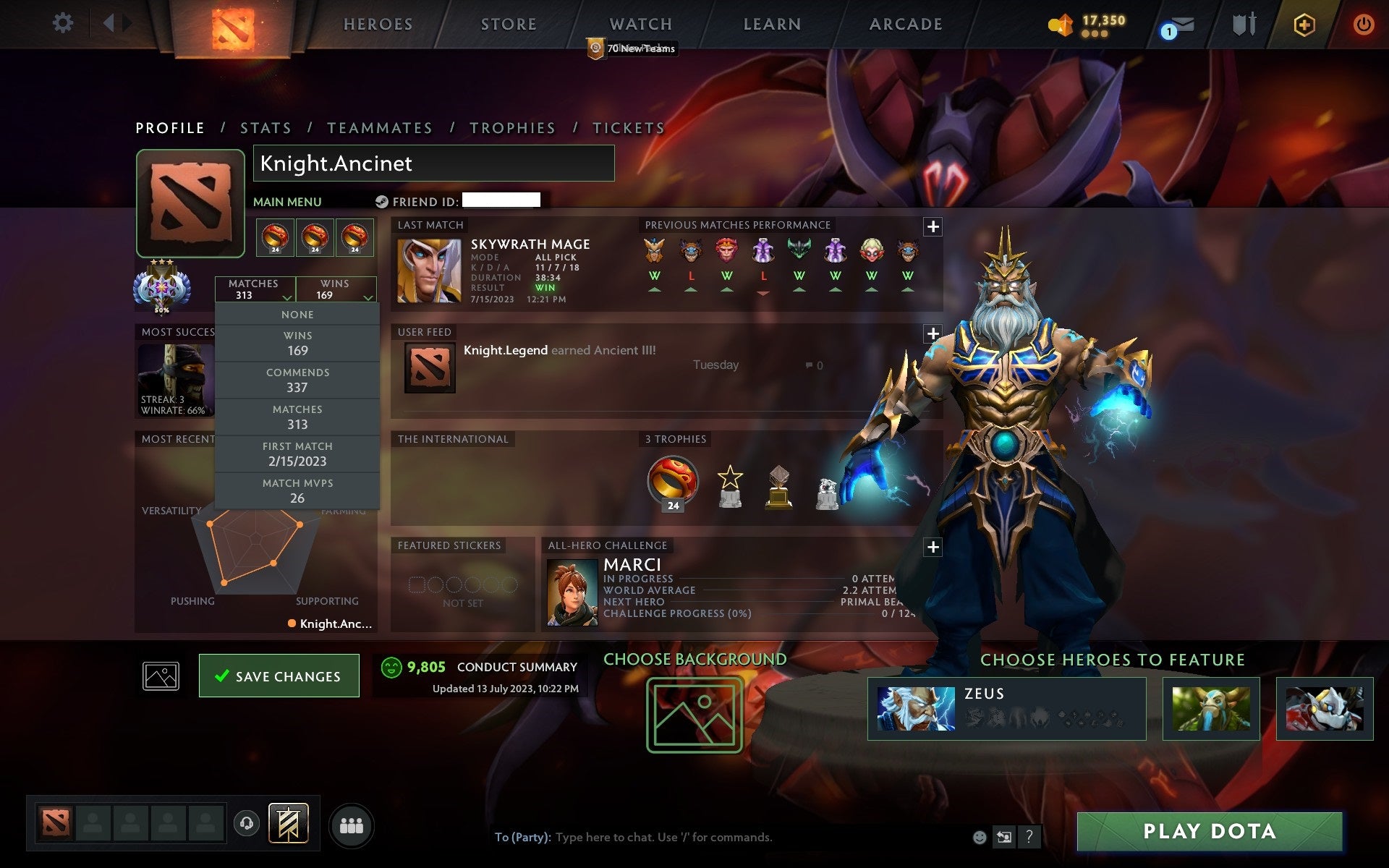Click the Dota Plus hexagon icon
The height and width of the screenshot is (868, 1389).
[x=1303, y=24]
